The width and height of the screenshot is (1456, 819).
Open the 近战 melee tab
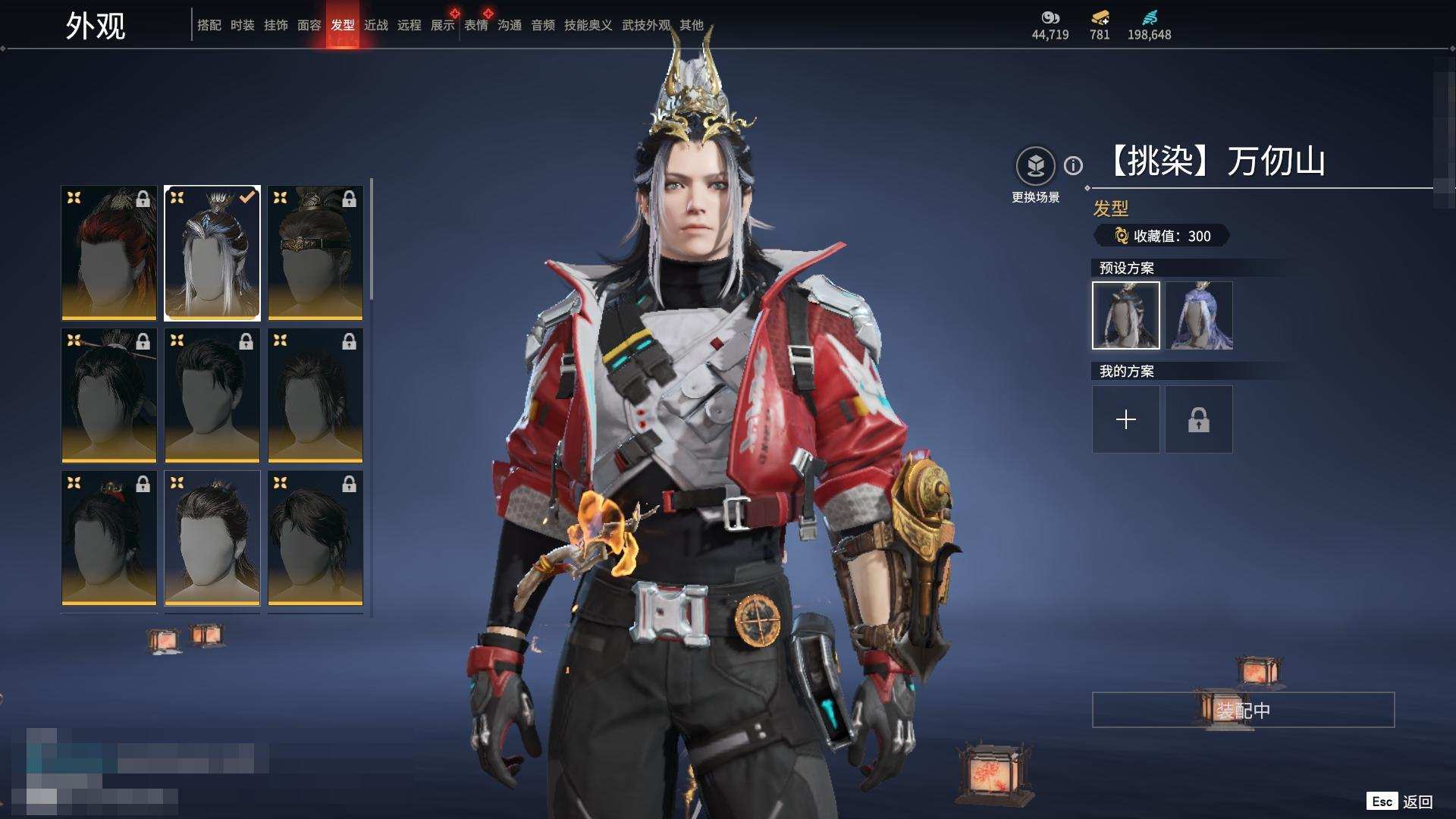tap(375, 25)
